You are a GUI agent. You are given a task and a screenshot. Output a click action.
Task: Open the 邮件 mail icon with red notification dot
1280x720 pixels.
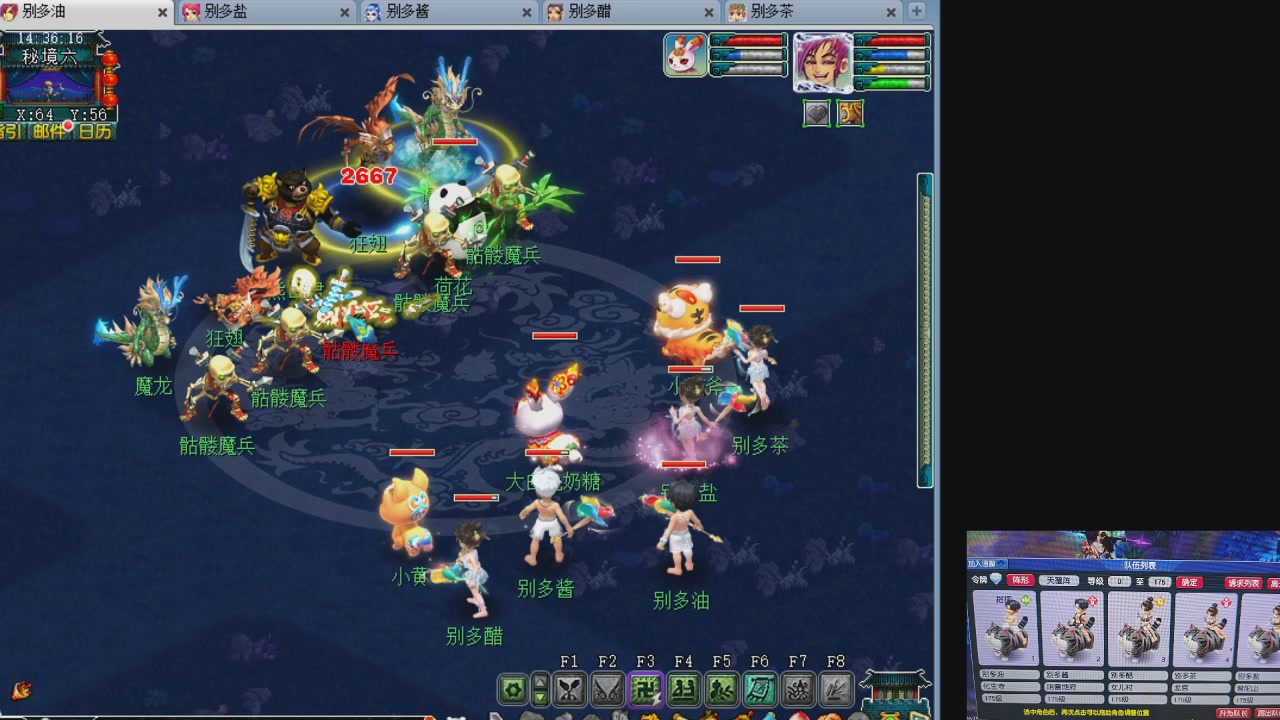pos(50,130)
